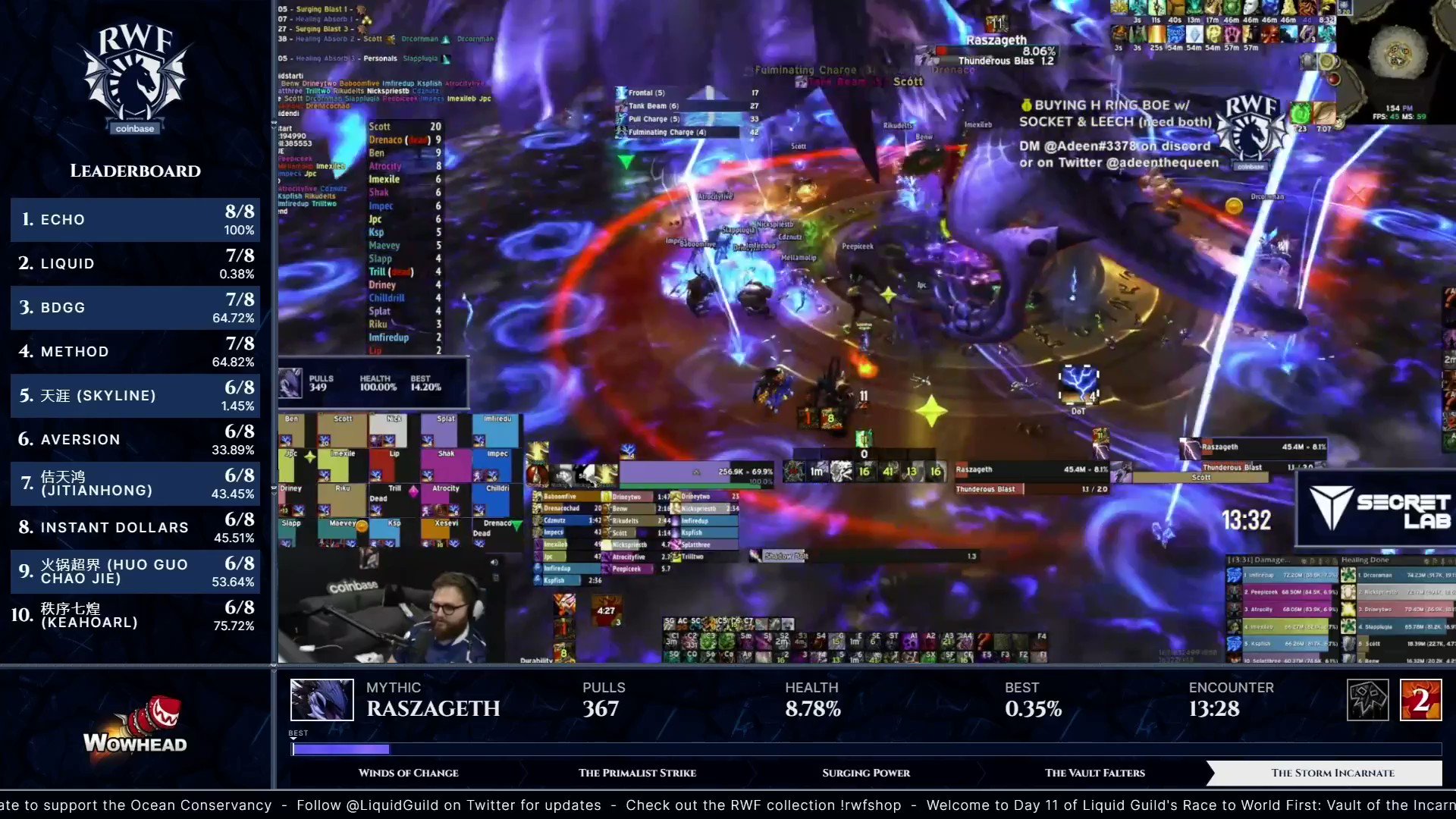This screenshot has width=1456, height=819.
Task: Click the BEST progress bar under the pull counter
Action: [341, 749]
